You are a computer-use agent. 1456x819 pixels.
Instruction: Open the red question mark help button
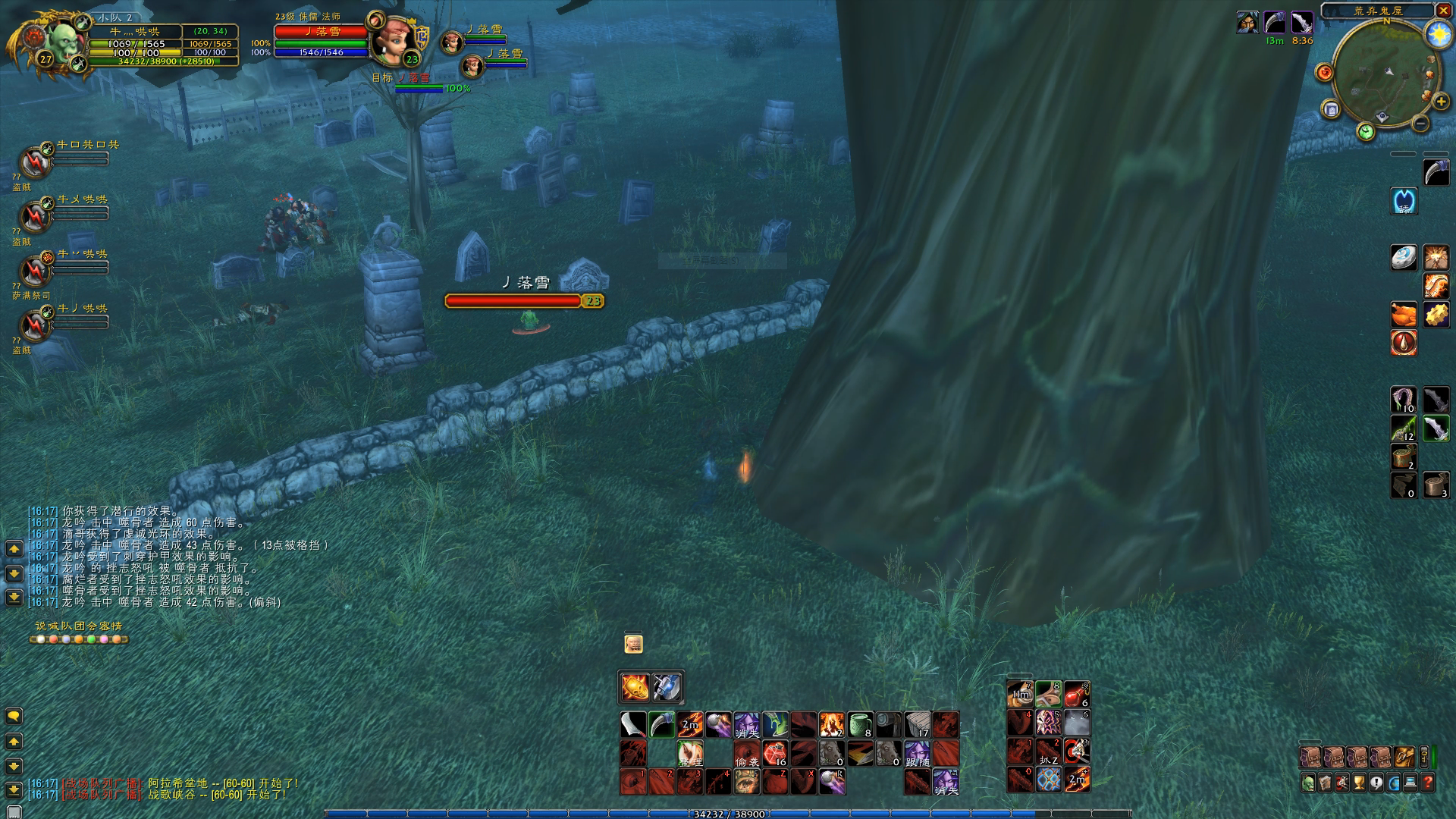click(x=1428, y=783)
